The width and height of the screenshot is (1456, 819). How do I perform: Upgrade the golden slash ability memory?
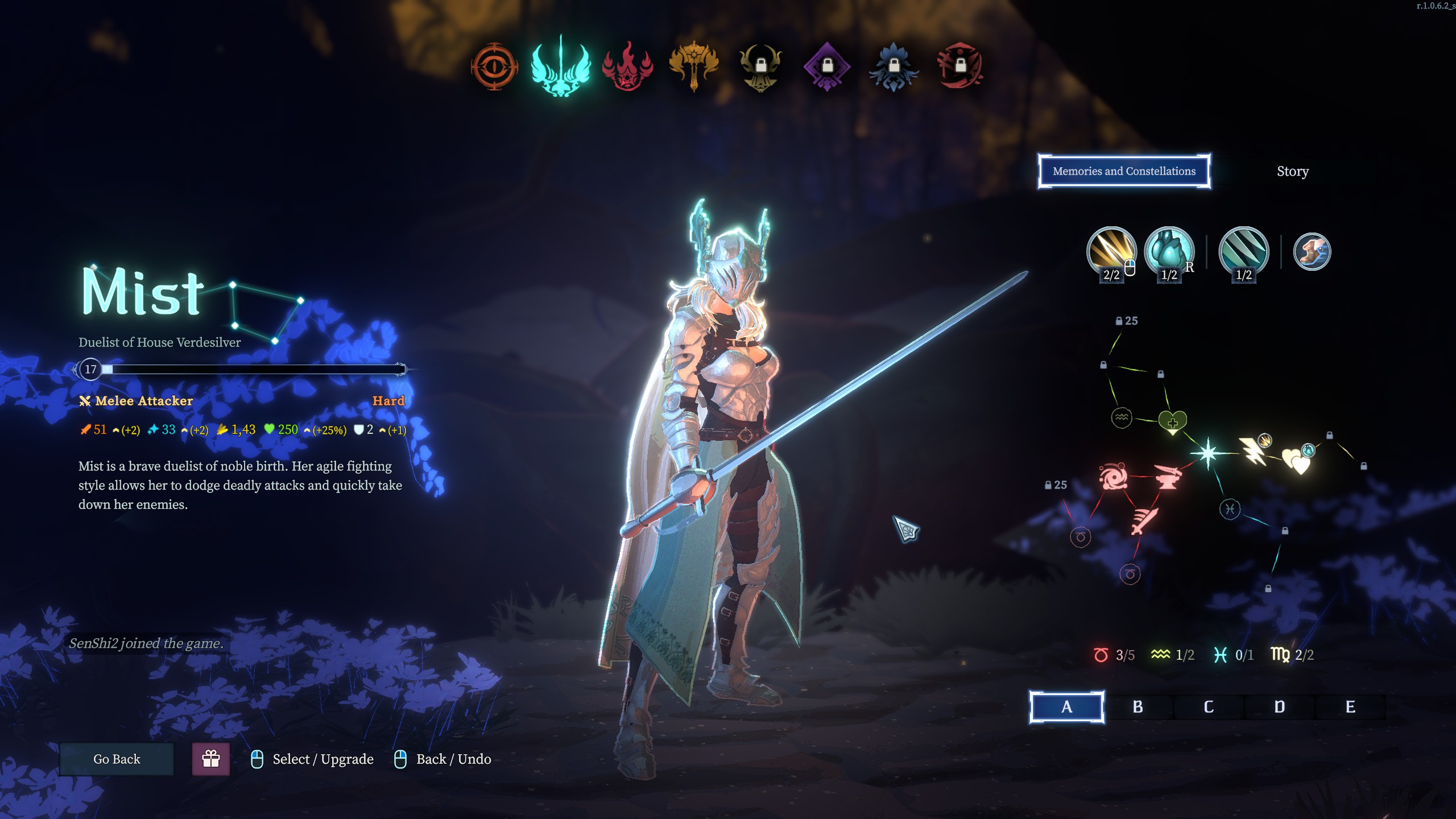pyautogui.click(x=1111, y=251)
